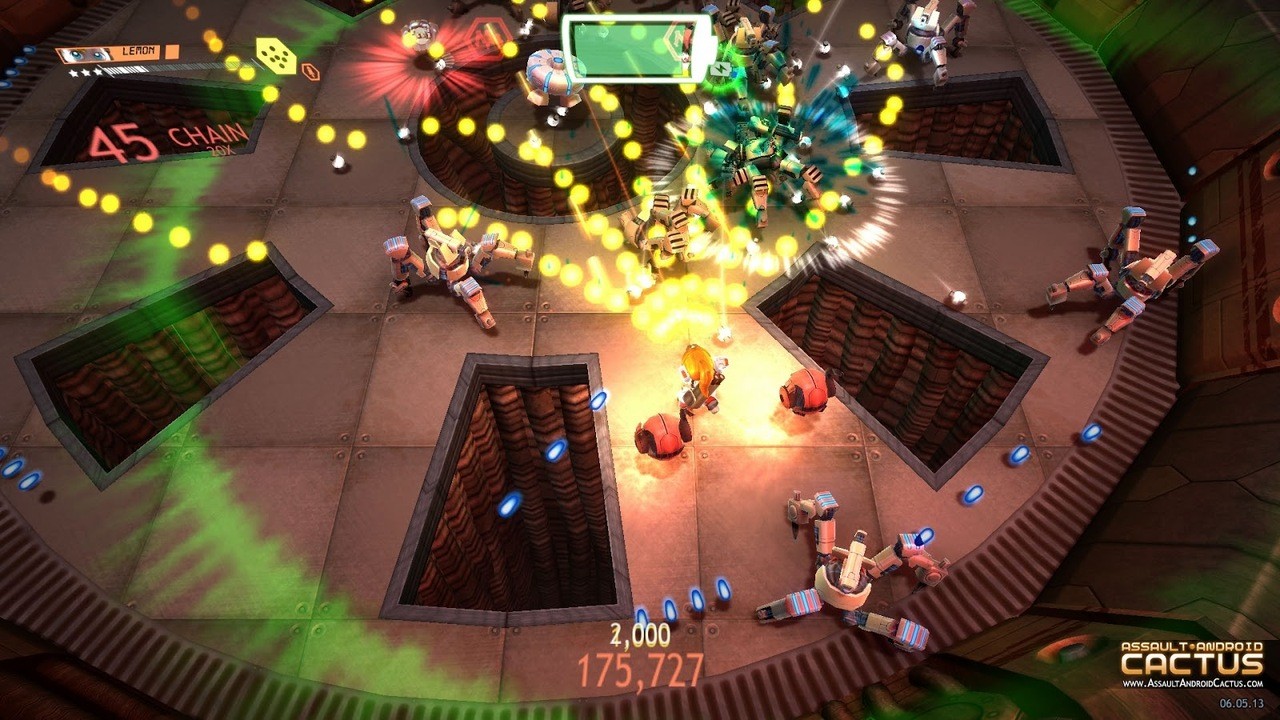This screenshot has height=720, width=1280.
Task: Toggle the orange square beside Lemon's nameplate
Action: [171, 53]
